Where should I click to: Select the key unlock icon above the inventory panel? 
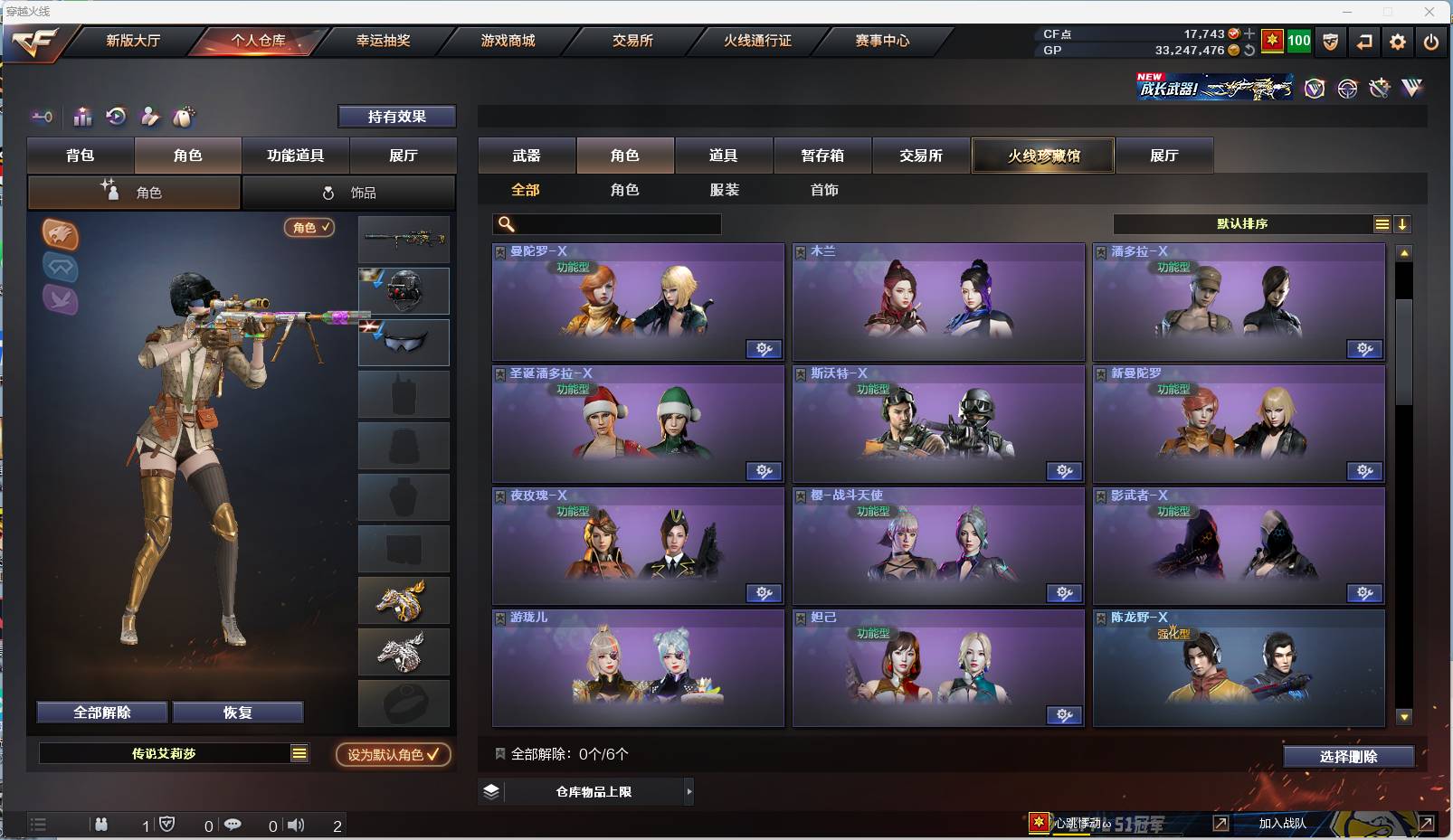(42, 117)
